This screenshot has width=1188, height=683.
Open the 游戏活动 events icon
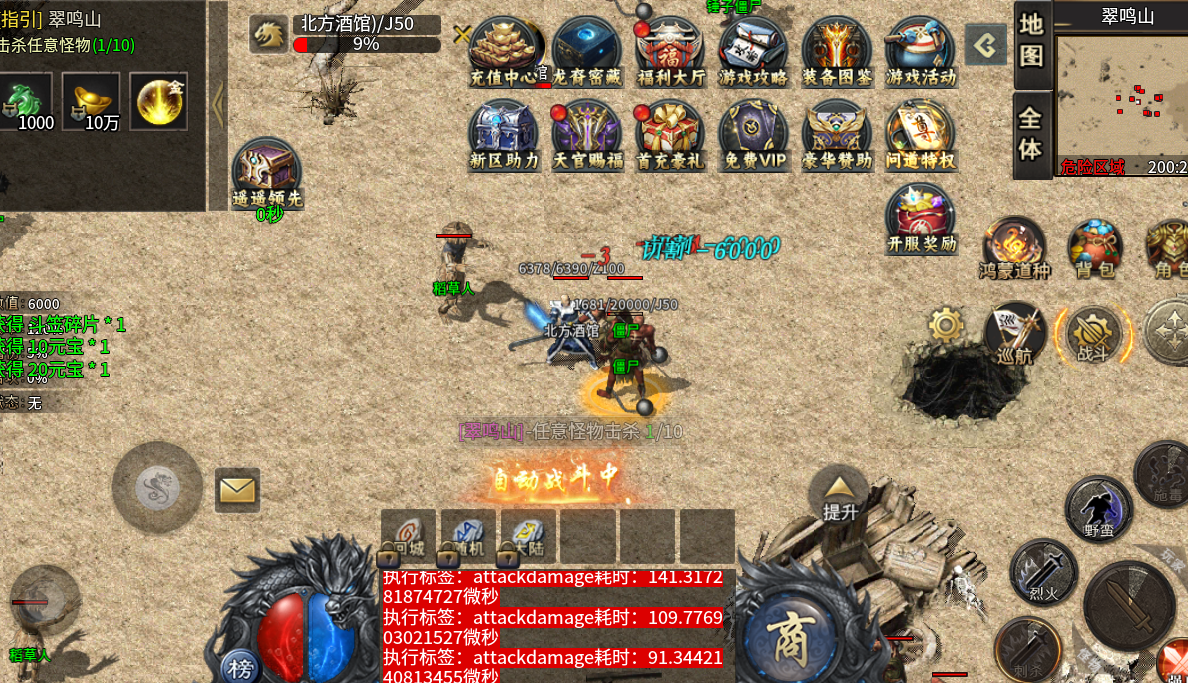pyautogui.click(x=920, y=49)
